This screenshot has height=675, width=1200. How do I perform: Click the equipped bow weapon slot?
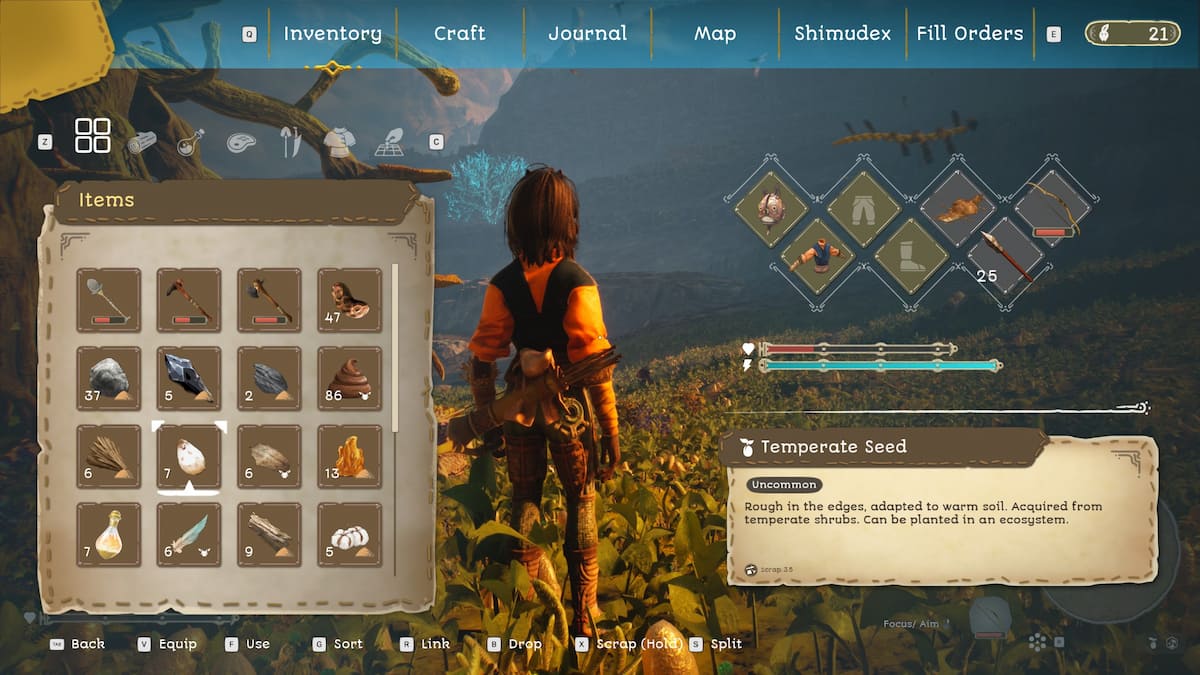1050,208
